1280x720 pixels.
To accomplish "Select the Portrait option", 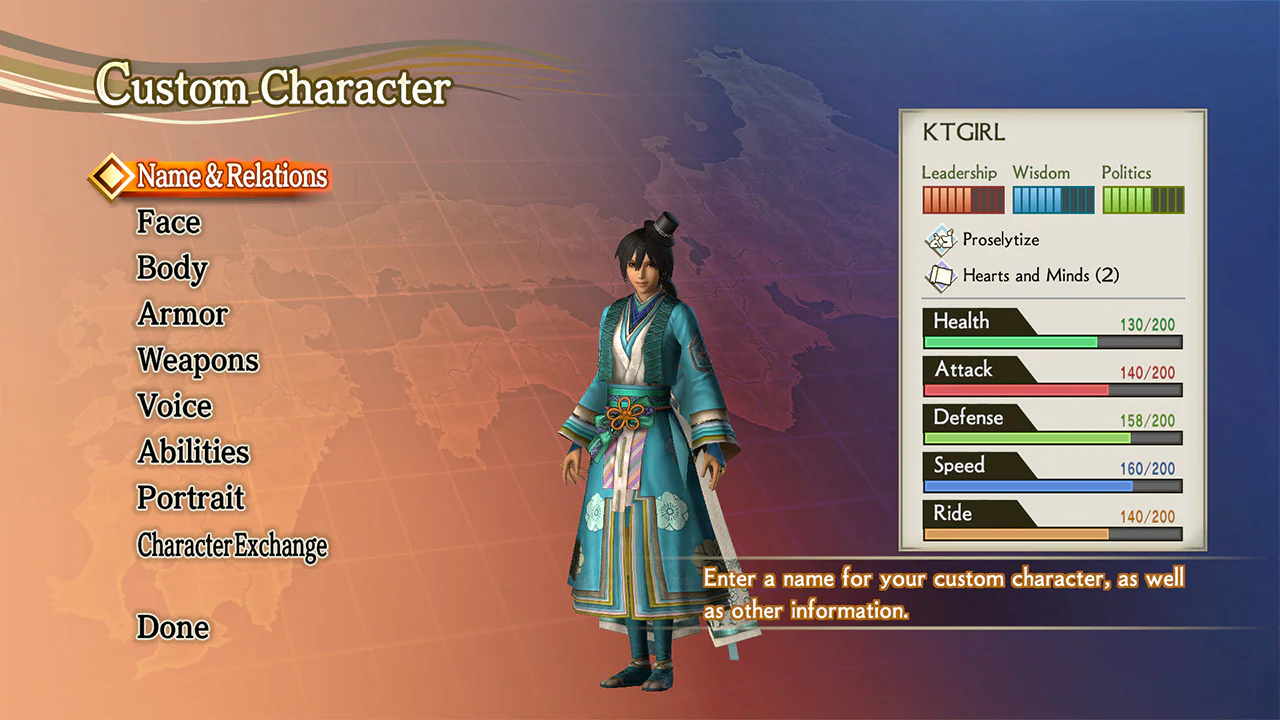I will (x=190, y=498).
